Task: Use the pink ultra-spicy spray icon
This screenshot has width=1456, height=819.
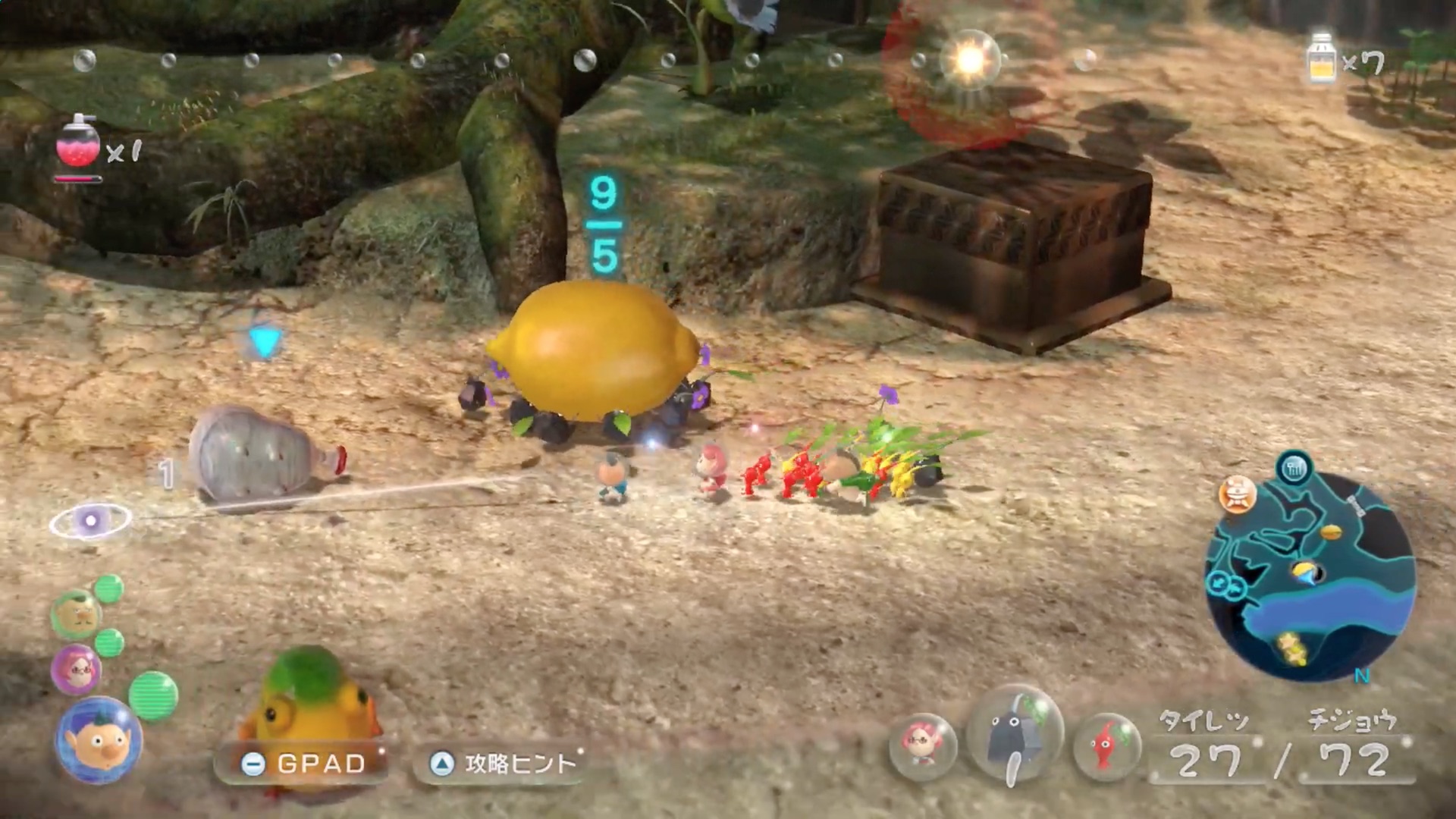Action: click(x=78, y=143)
